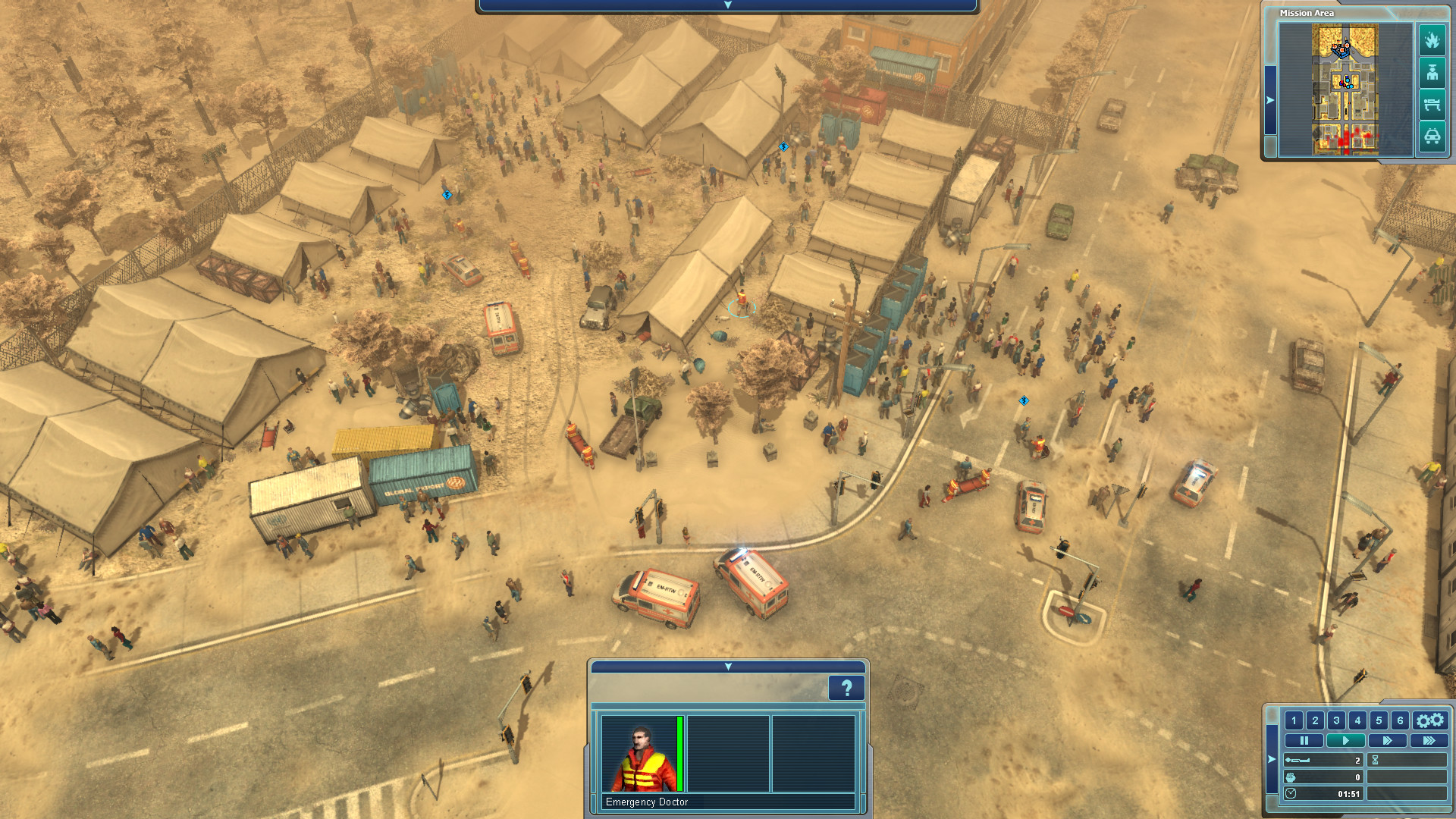Viewport: 1456px width, 819px height.
Task: Pause the game with the pause button
Action: pos(1306,740)
